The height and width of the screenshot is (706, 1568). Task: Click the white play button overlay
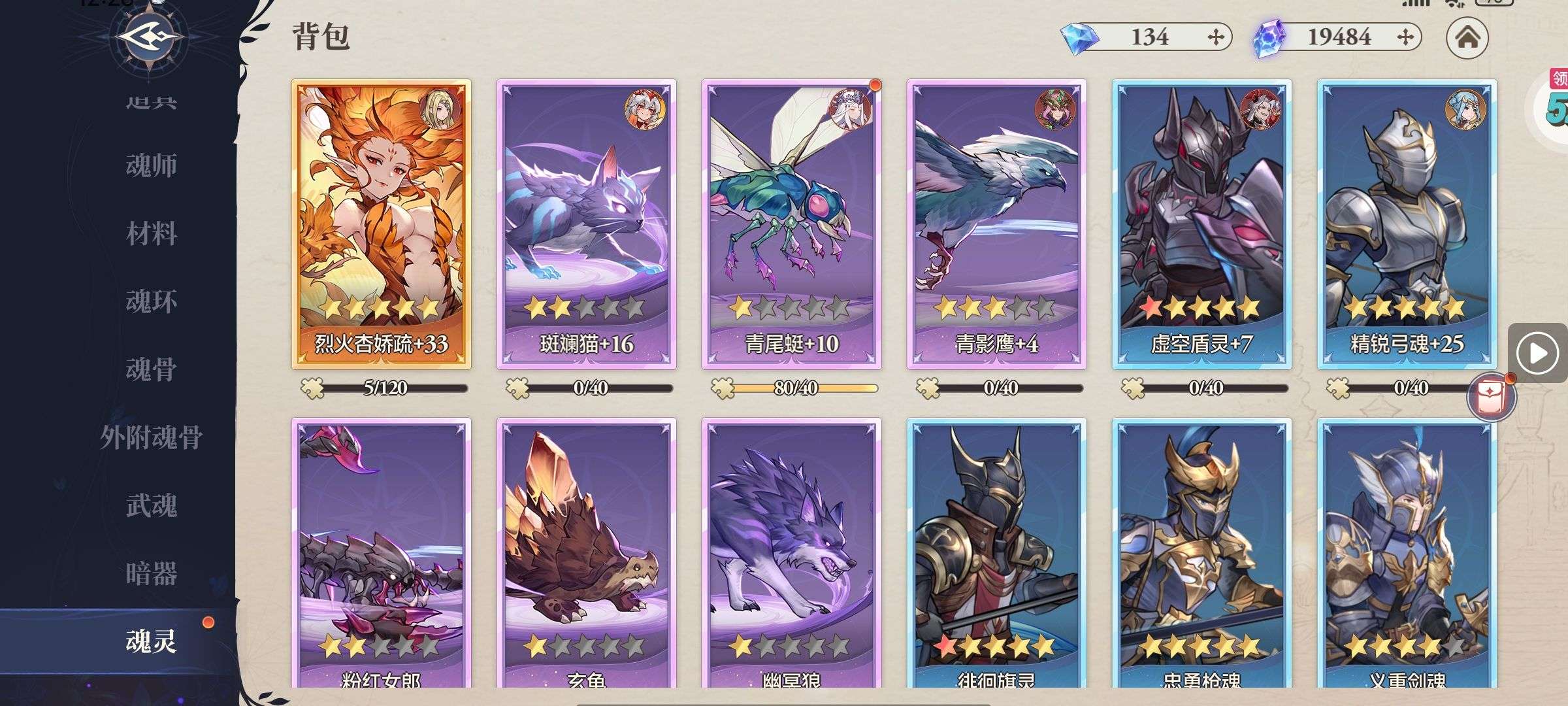pyautogui.click(x=1536, y=354)
